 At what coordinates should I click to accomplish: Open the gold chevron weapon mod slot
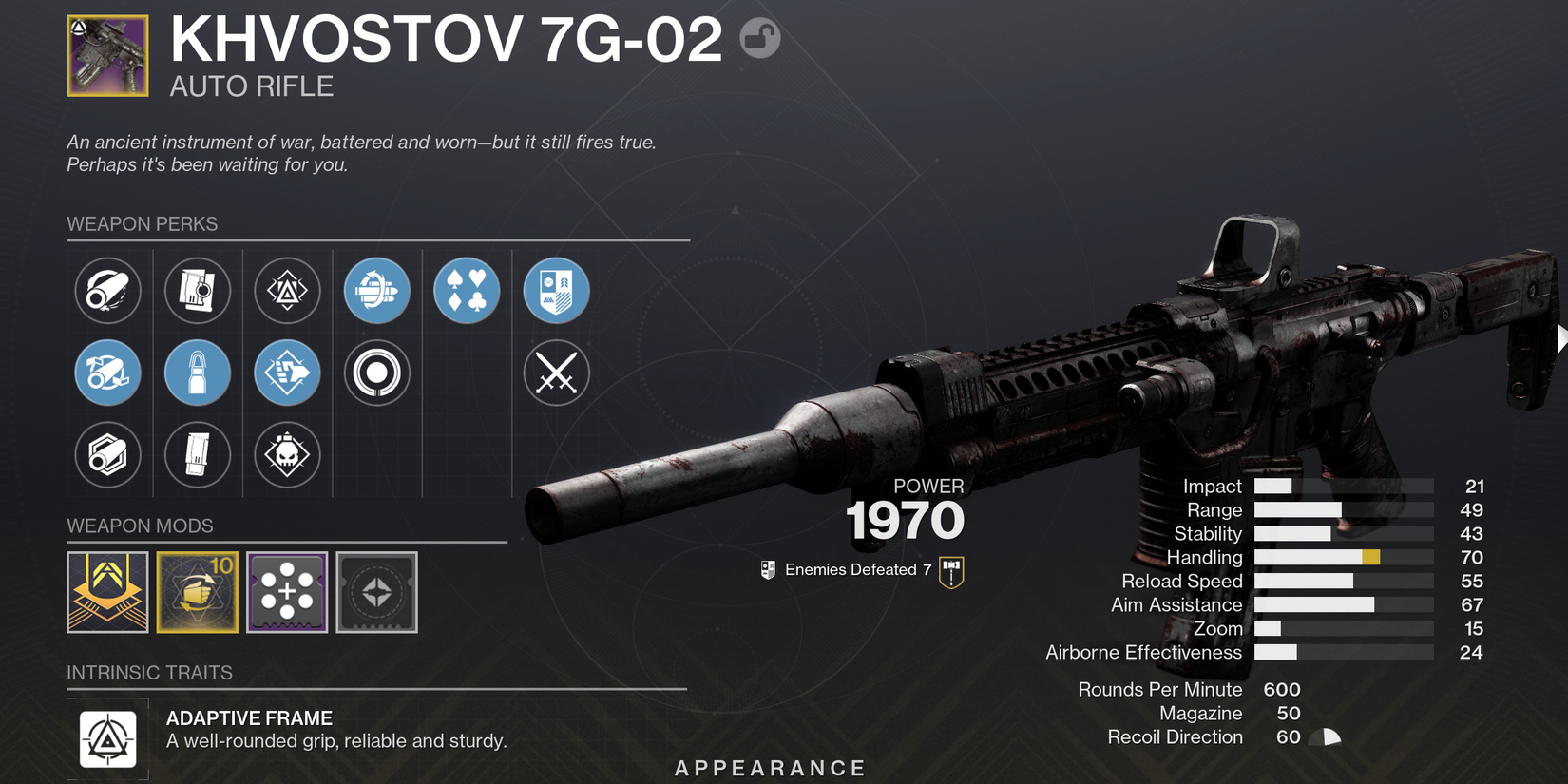pyautogui.click(x=107, y=592)
